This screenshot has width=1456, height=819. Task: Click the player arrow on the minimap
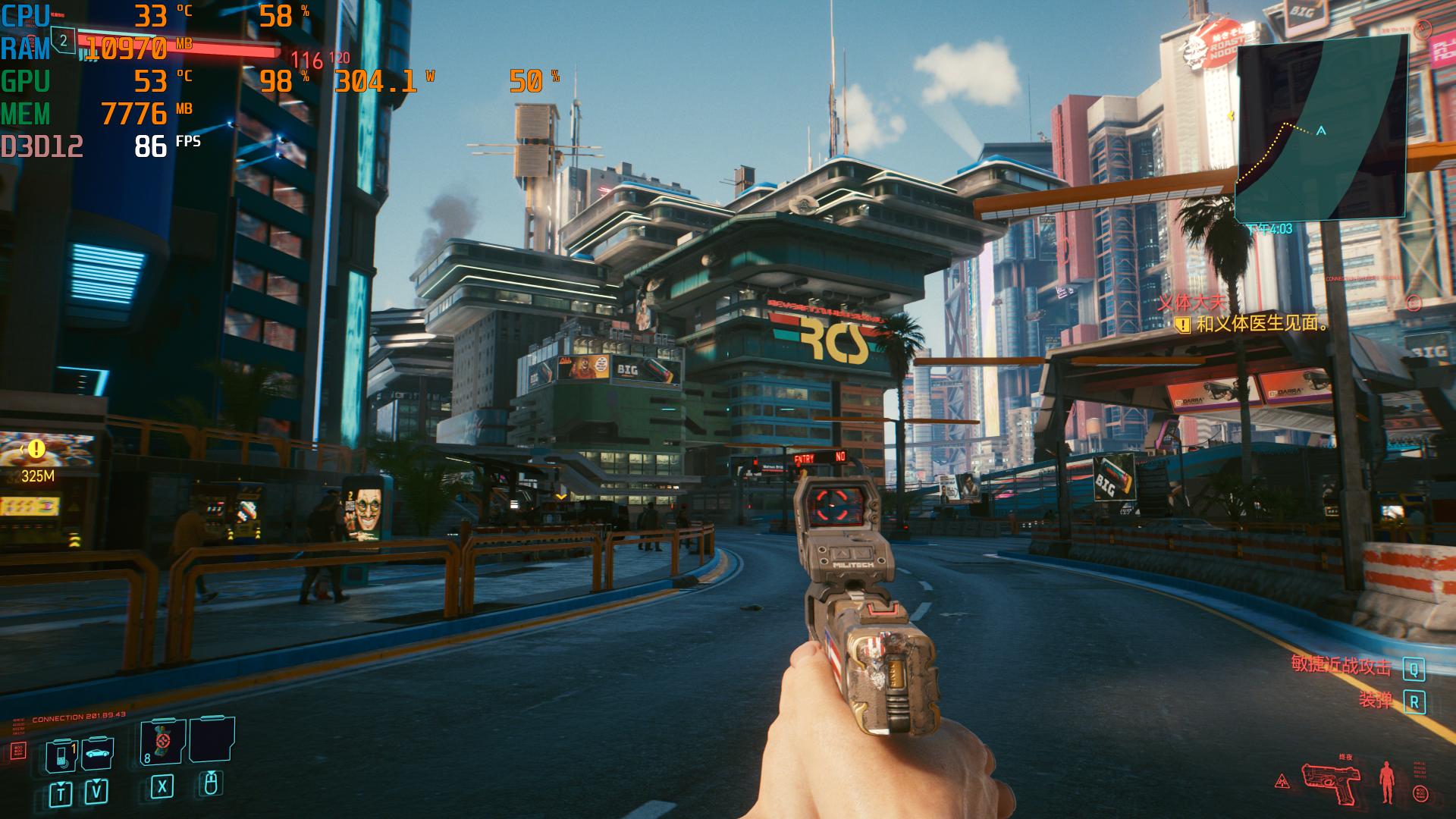[1321, 131]
